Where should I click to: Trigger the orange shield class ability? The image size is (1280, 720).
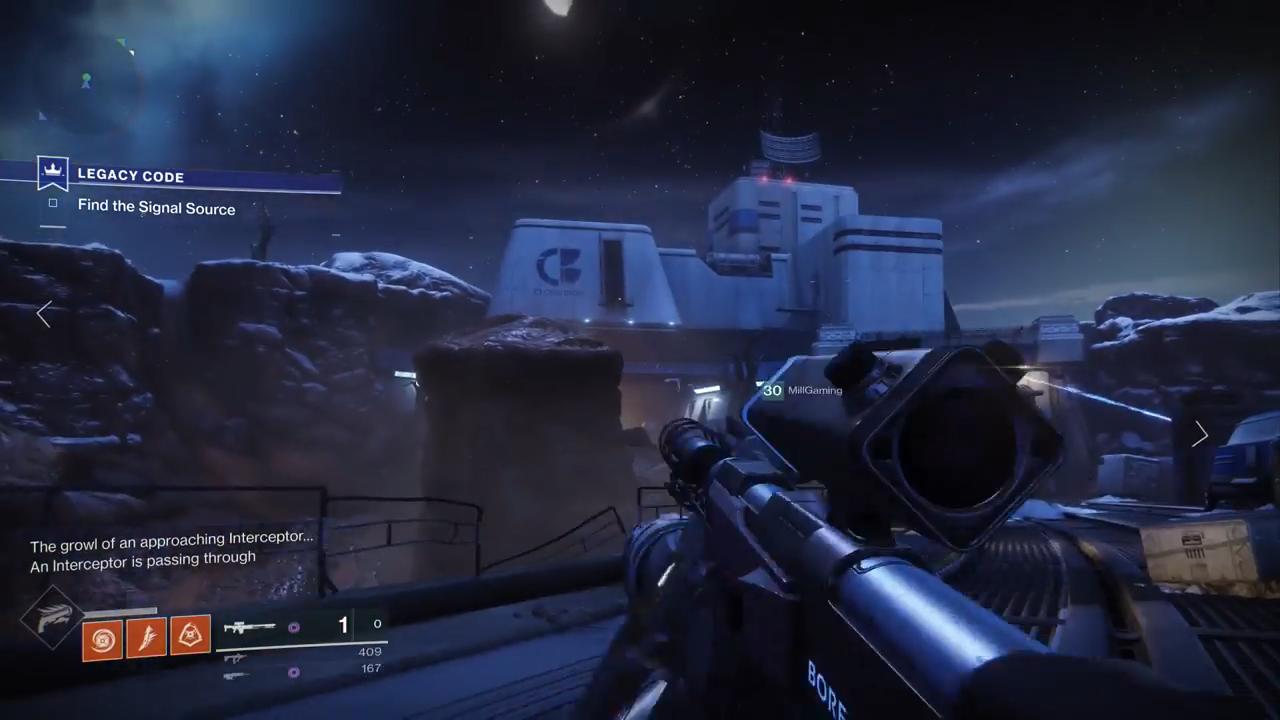[190, 634]
